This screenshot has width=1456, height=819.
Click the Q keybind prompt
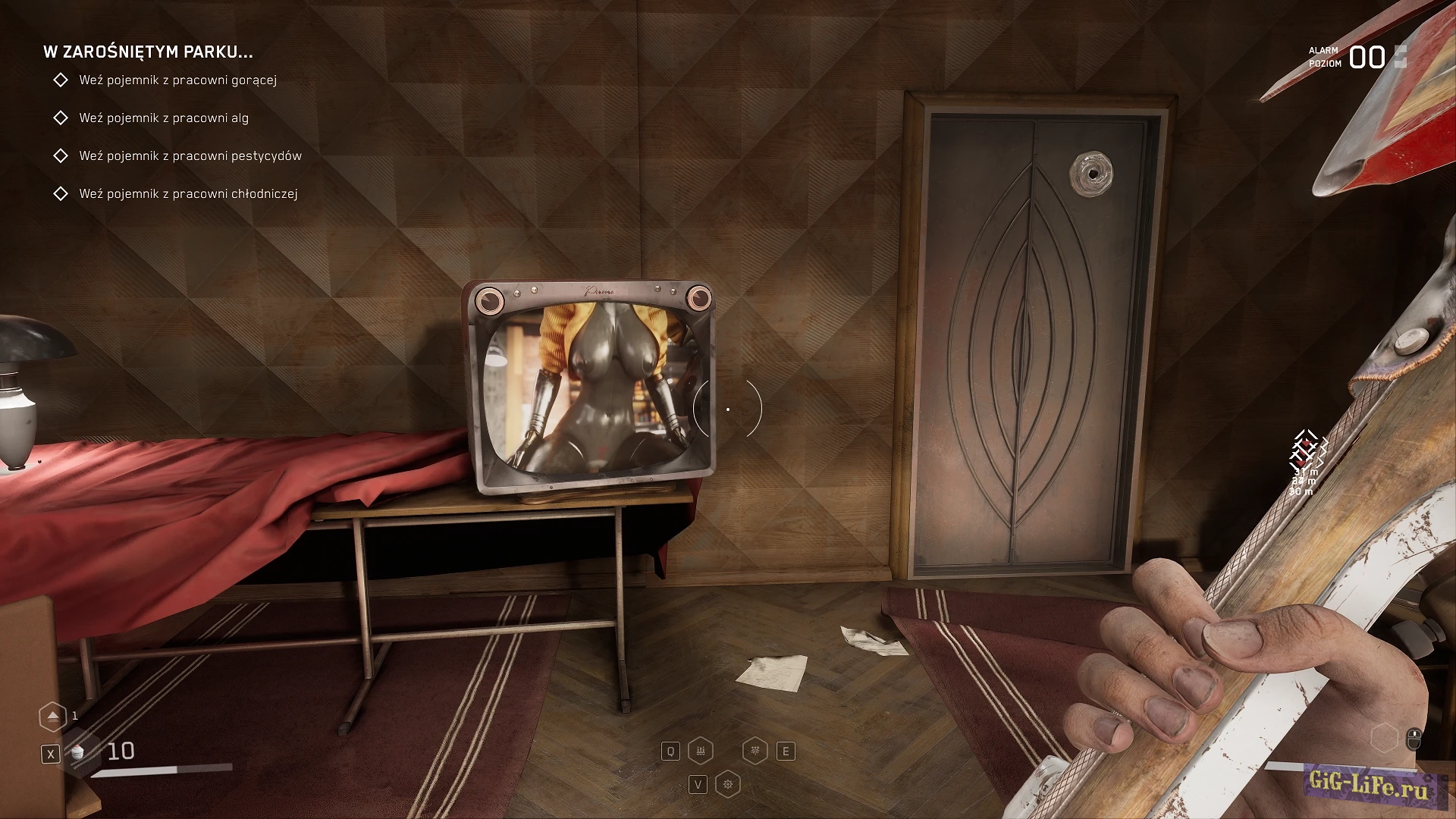tap(670, 751)
